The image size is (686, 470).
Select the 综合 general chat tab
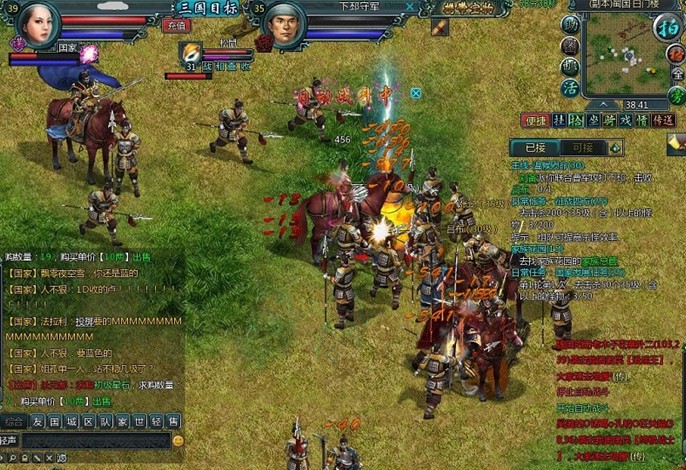(14, 421)
